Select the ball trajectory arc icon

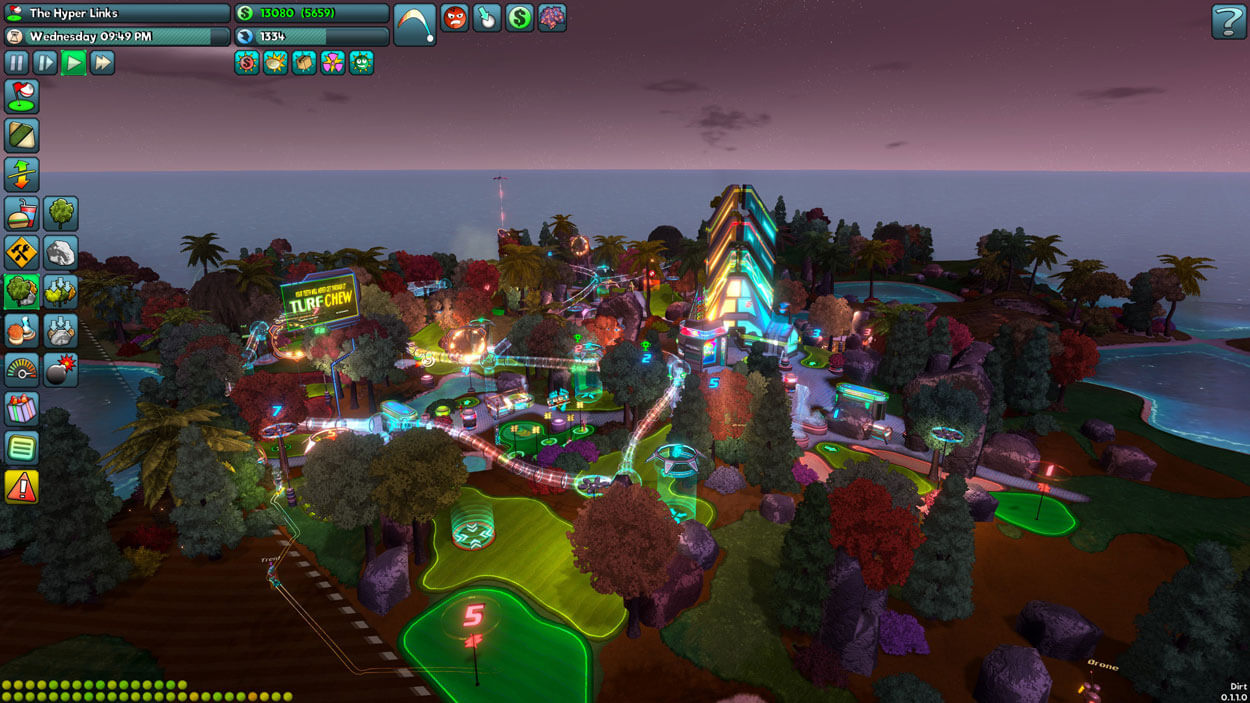pos(414,24)
